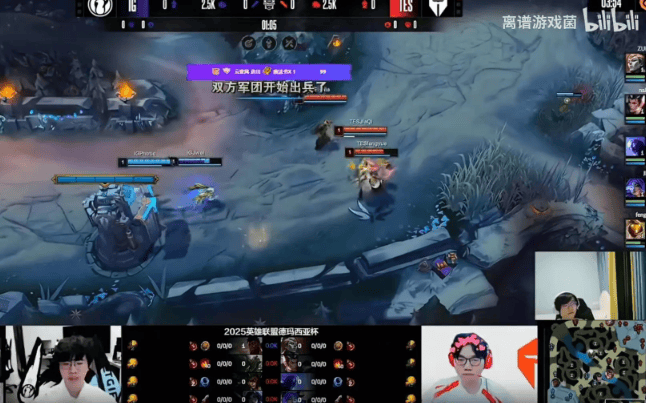The image size is (646, 403).
Task: Open the left player's webcam feed
Action: [61, 364]
